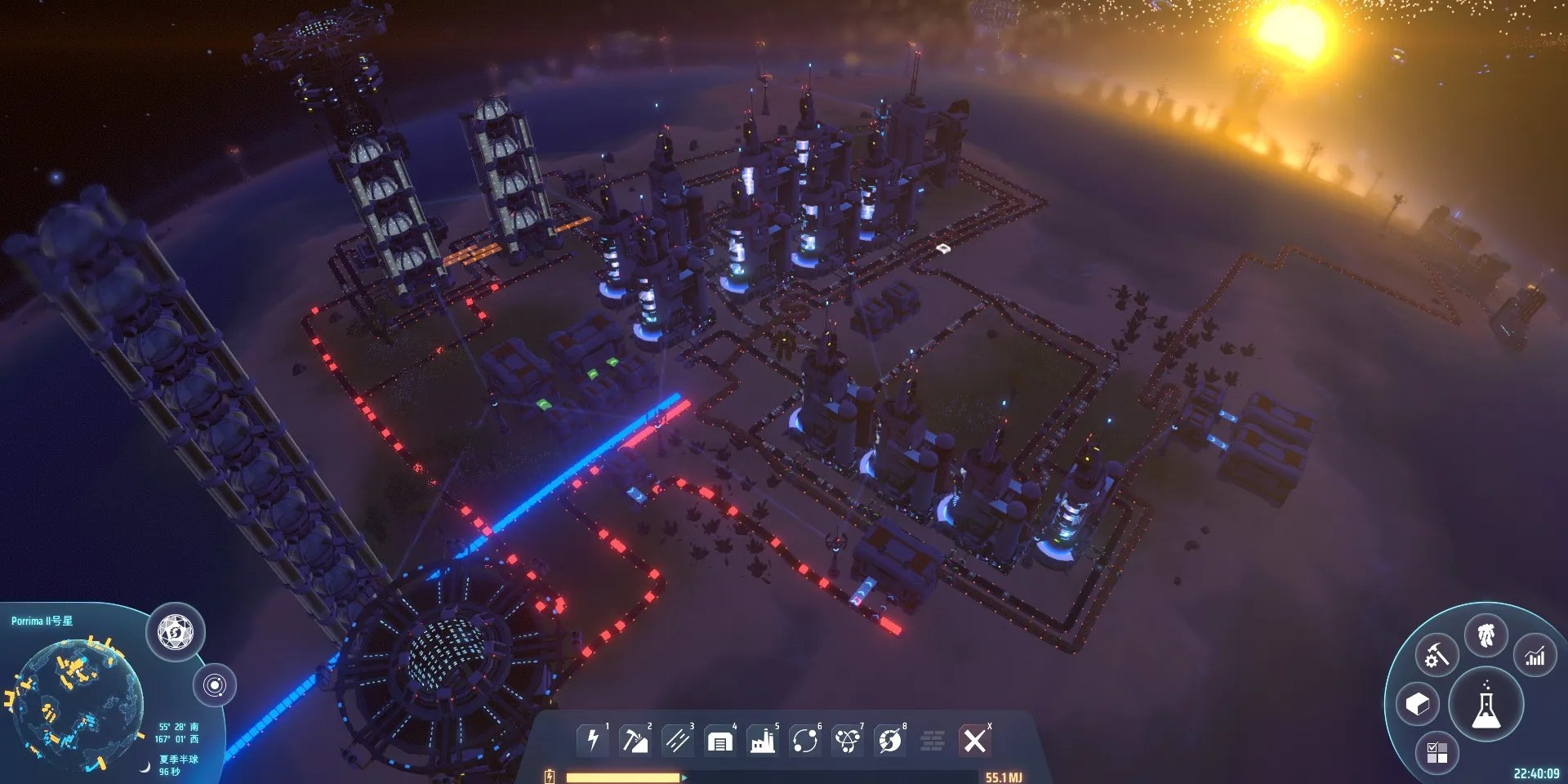Open the resource extraction build category
Image resolution: width=1568 pixels, height=784 pixels.
point(635,741)
